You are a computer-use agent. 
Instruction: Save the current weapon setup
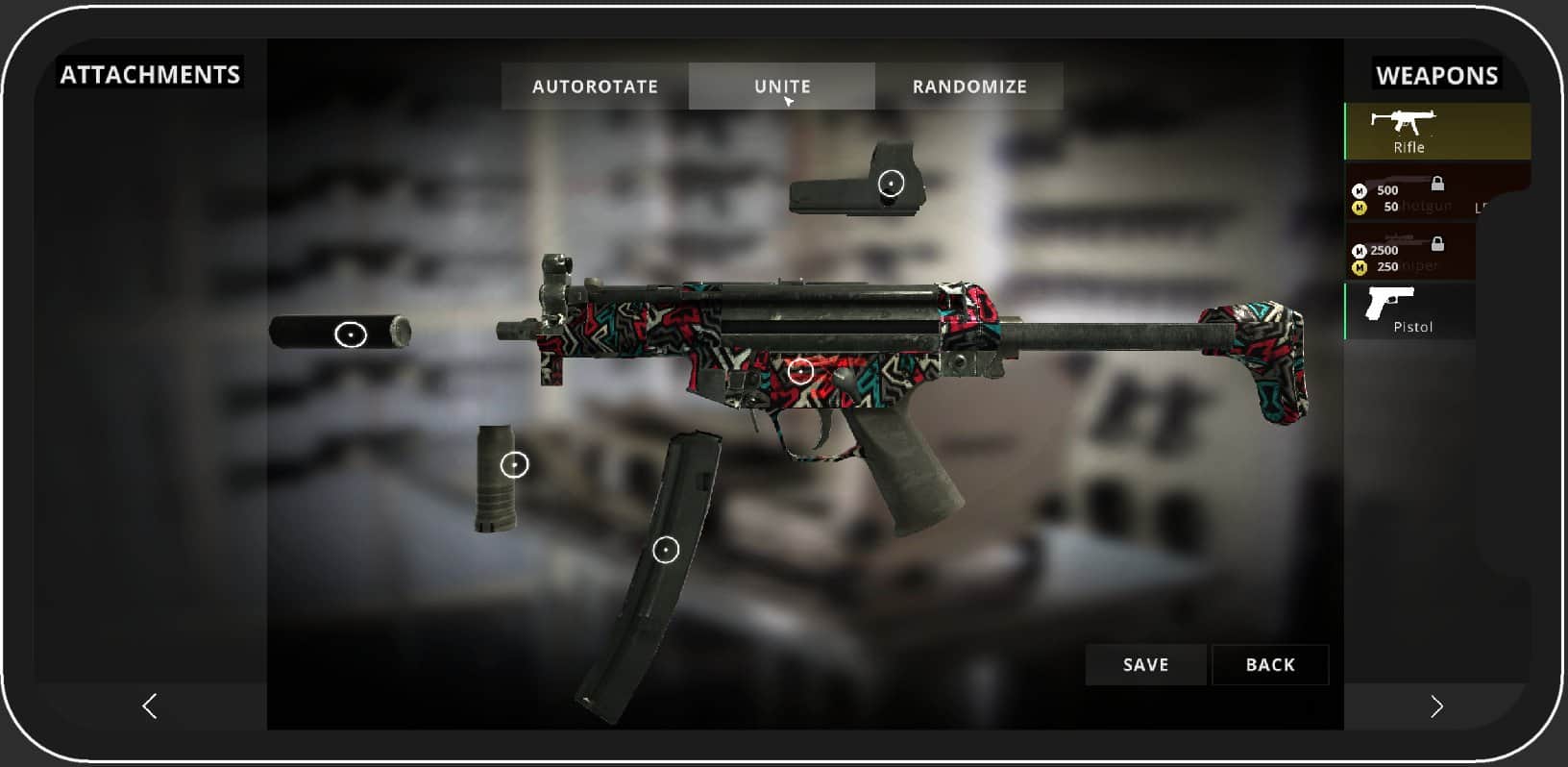[1145, 665]
